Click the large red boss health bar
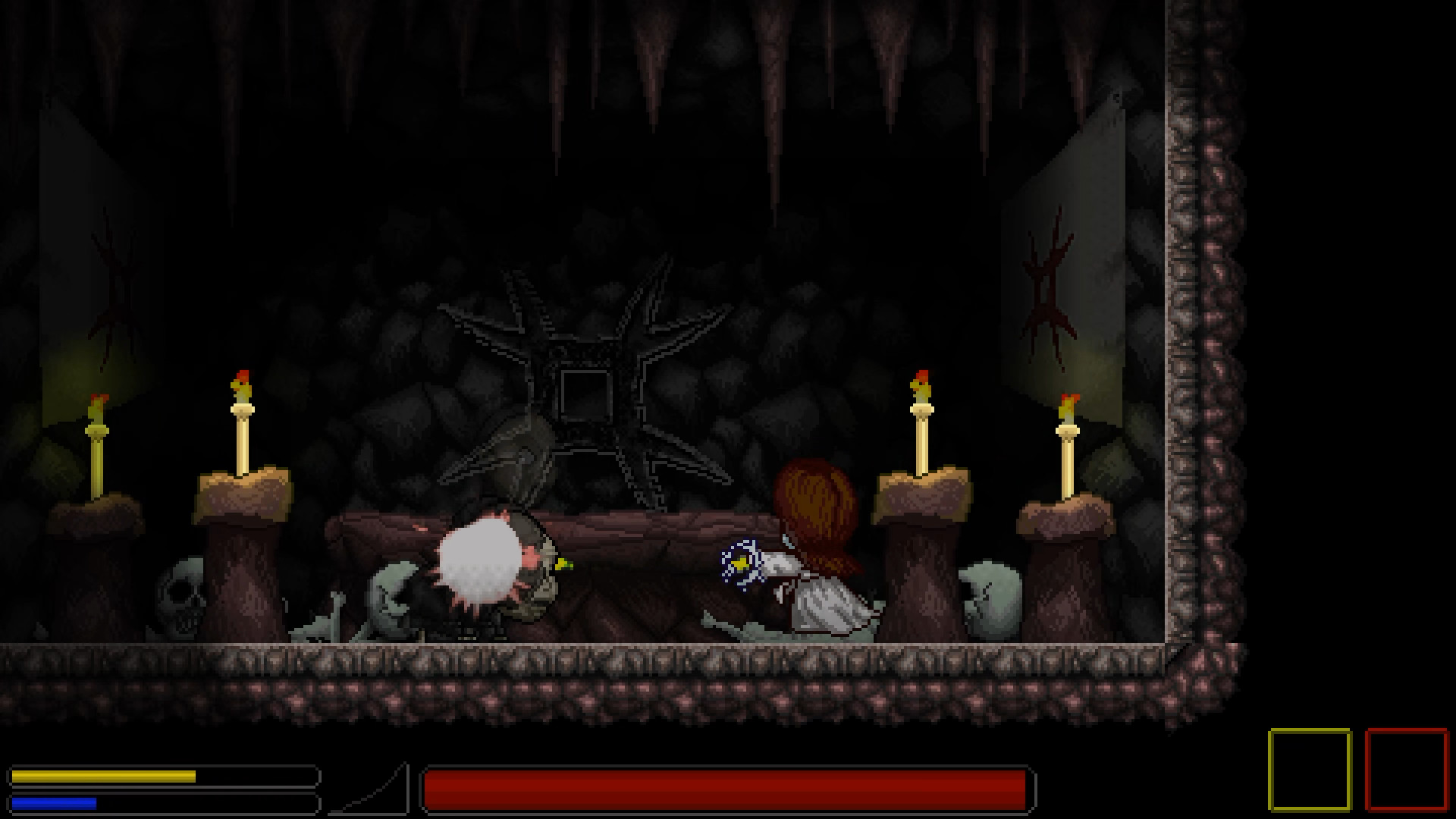The height and width of the screenshot is (819, 1456). 728,791
